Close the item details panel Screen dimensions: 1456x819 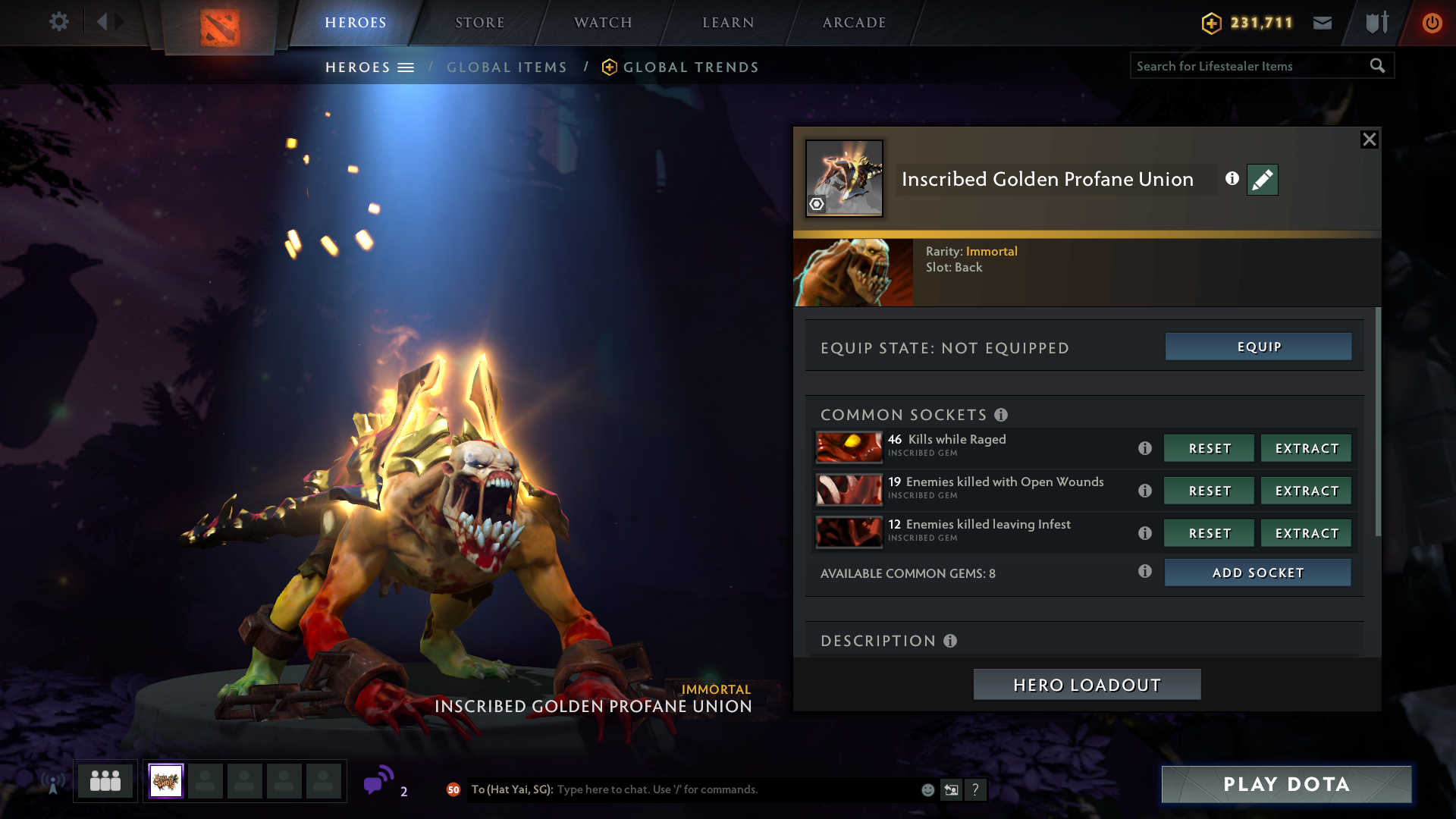pos(1369,140)
